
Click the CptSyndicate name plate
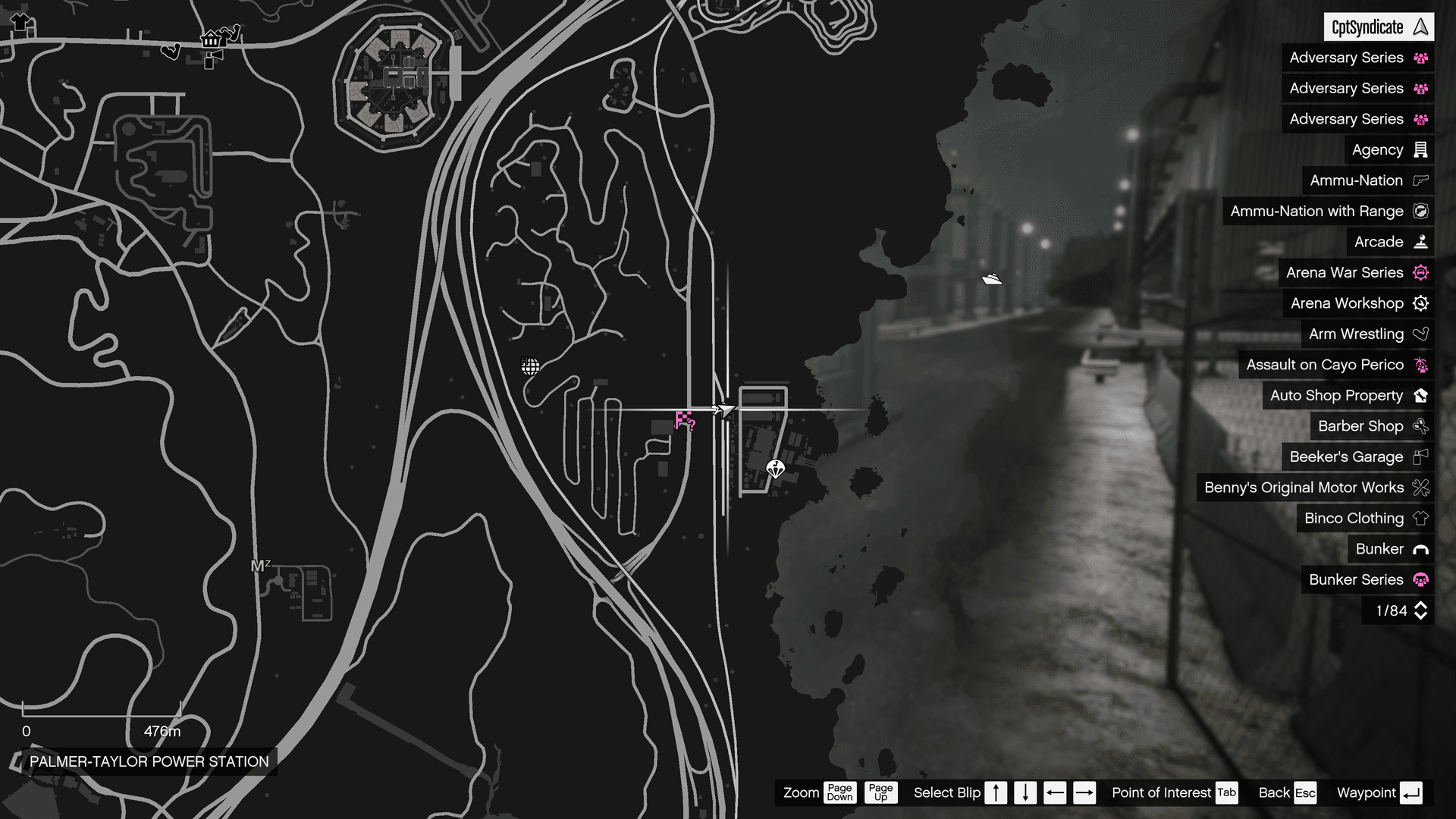(1376, 27)
